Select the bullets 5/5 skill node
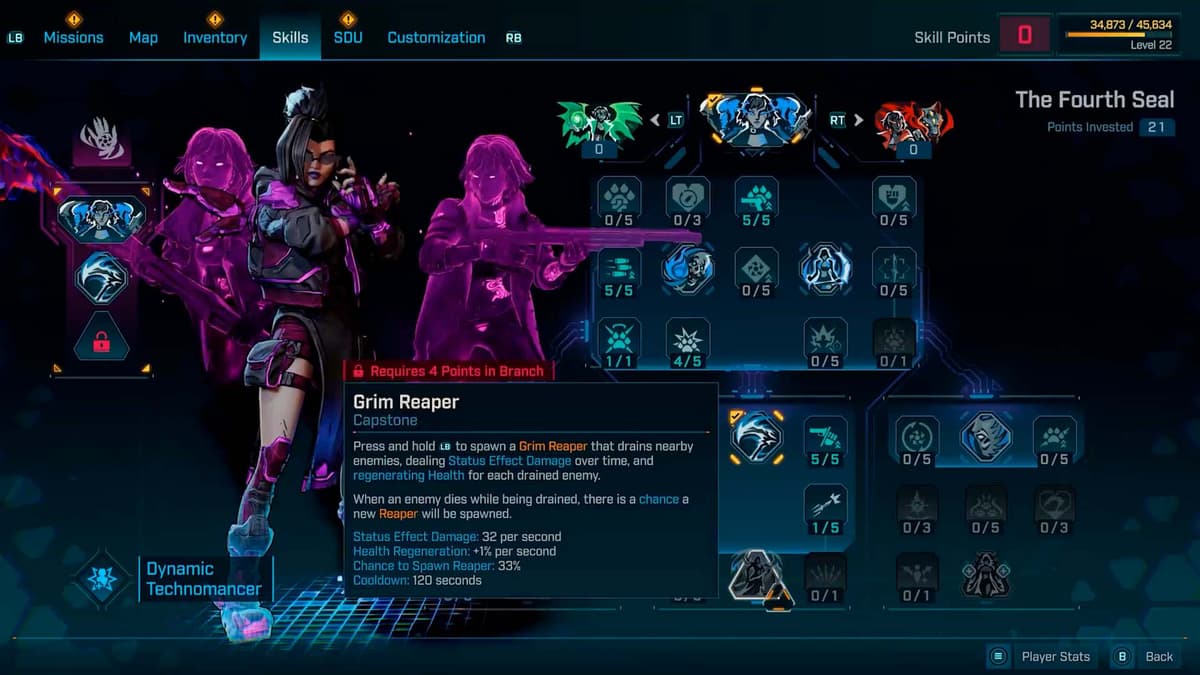The image size is (1200, 675). [x=619, y=272]
